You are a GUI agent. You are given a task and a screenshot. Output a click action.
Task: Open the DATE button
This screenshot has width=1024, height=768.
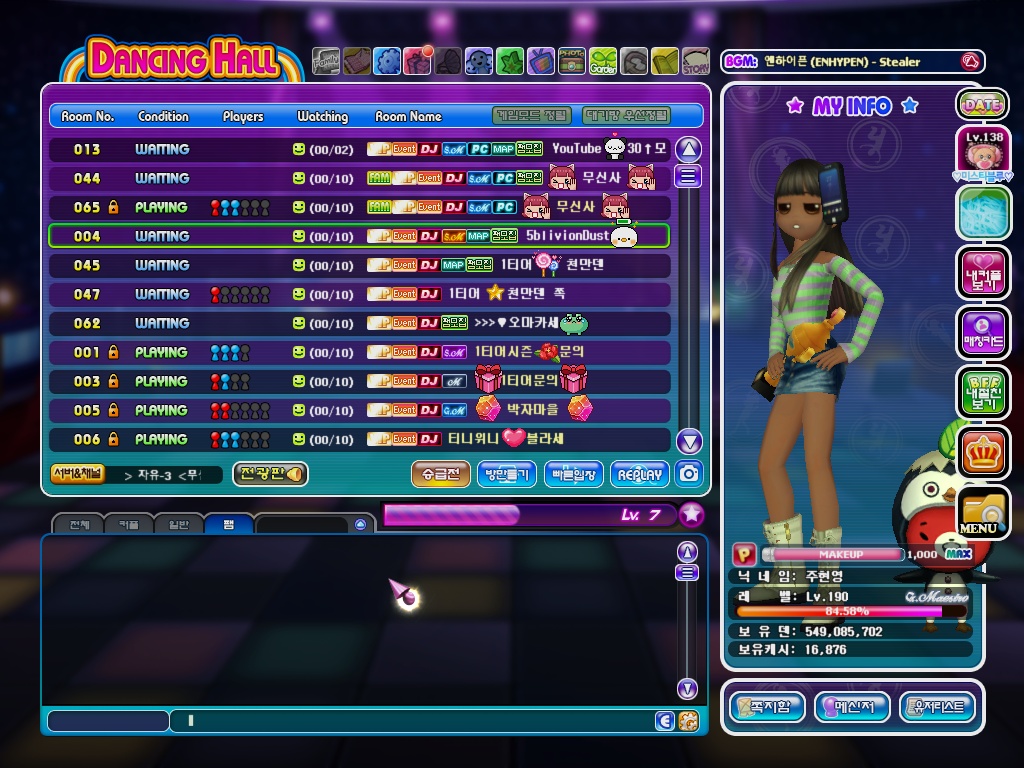pos(982,104)
